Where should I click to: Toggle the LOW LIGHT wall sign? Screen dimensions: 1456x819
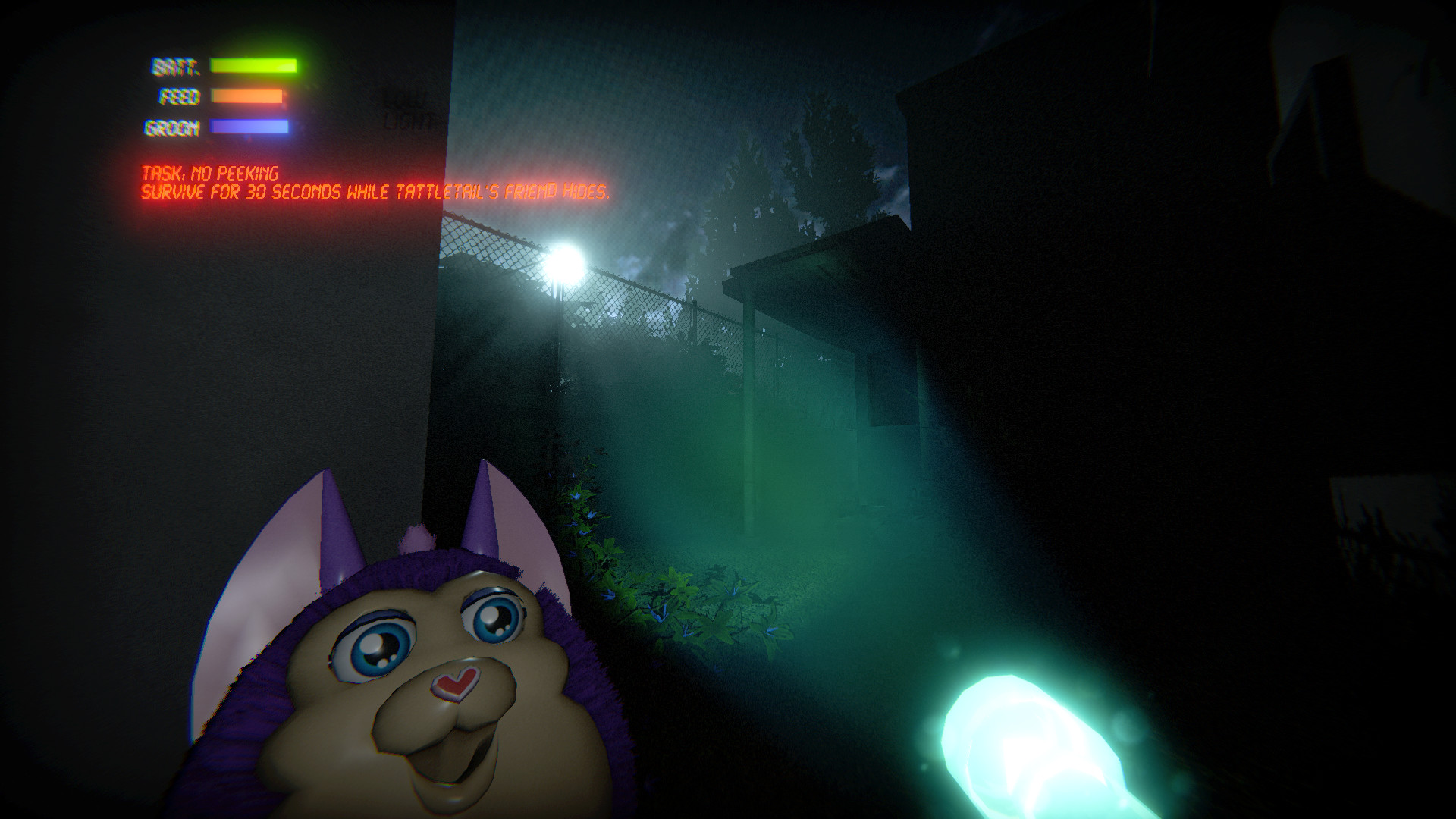(x=406, y=106)
